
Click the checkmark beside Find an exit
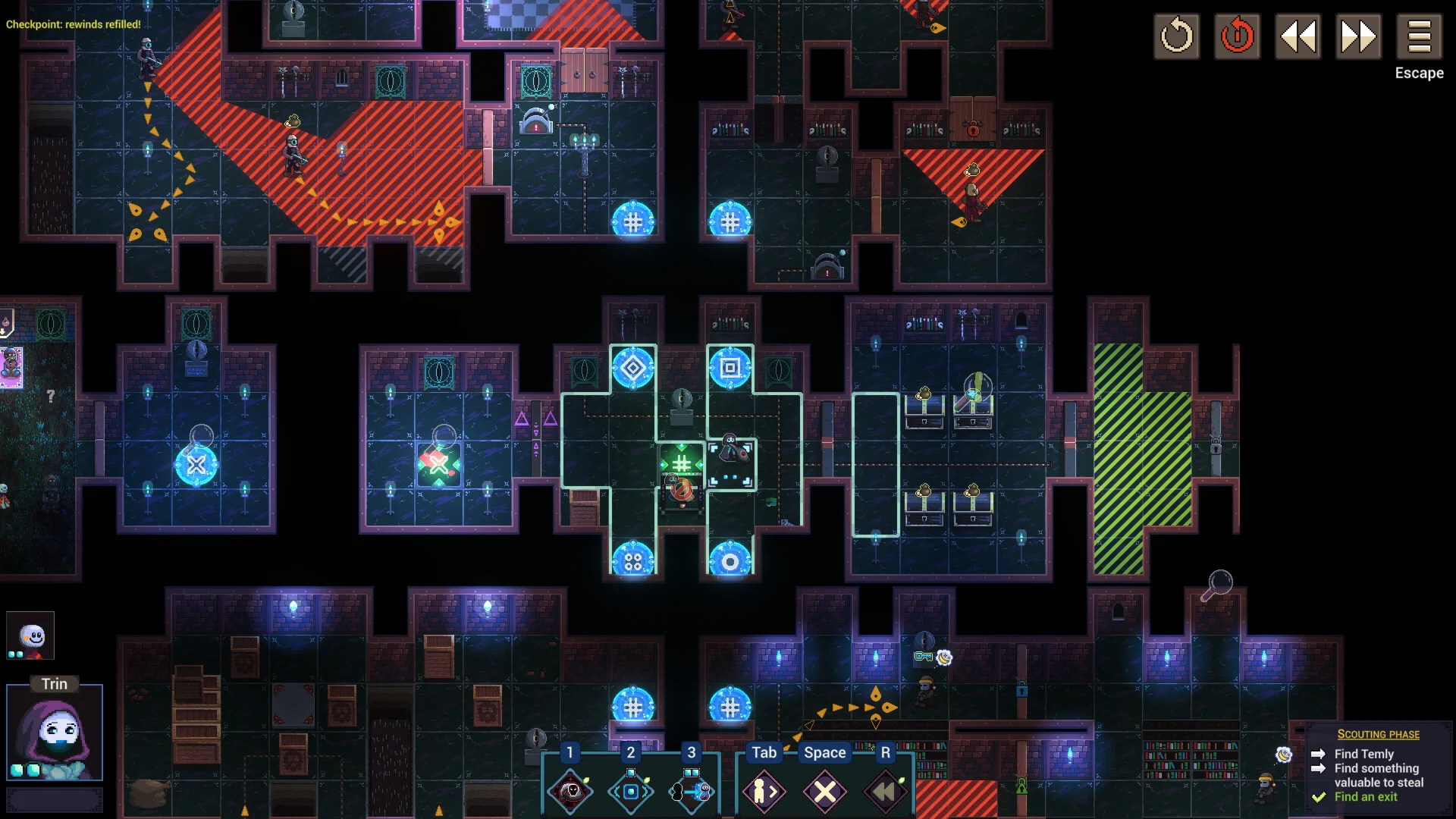[1318, 797]
